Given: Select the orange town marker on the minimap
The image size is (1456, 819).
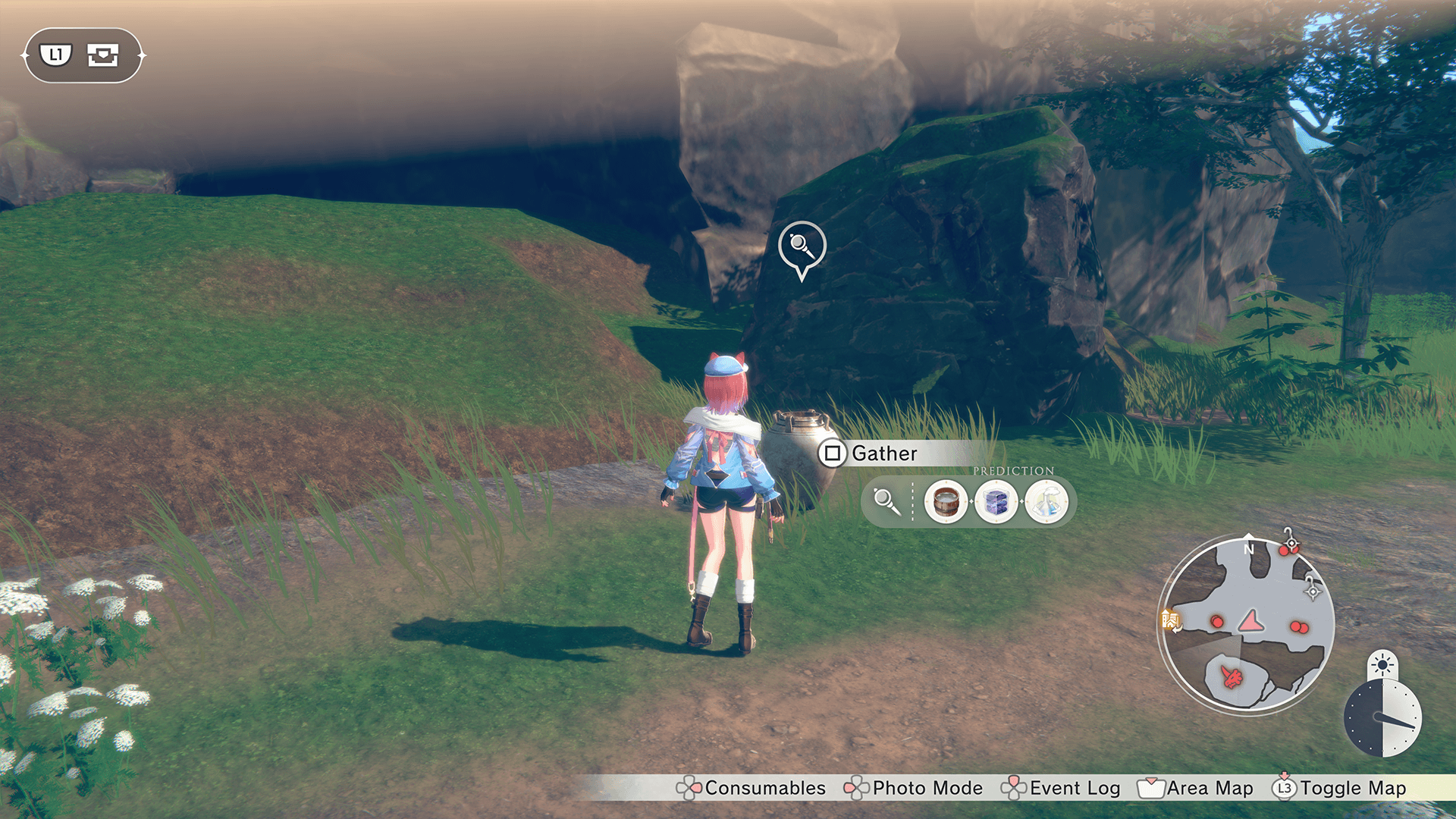Looking at the screenshot, I should click(x=1170, y=621).
